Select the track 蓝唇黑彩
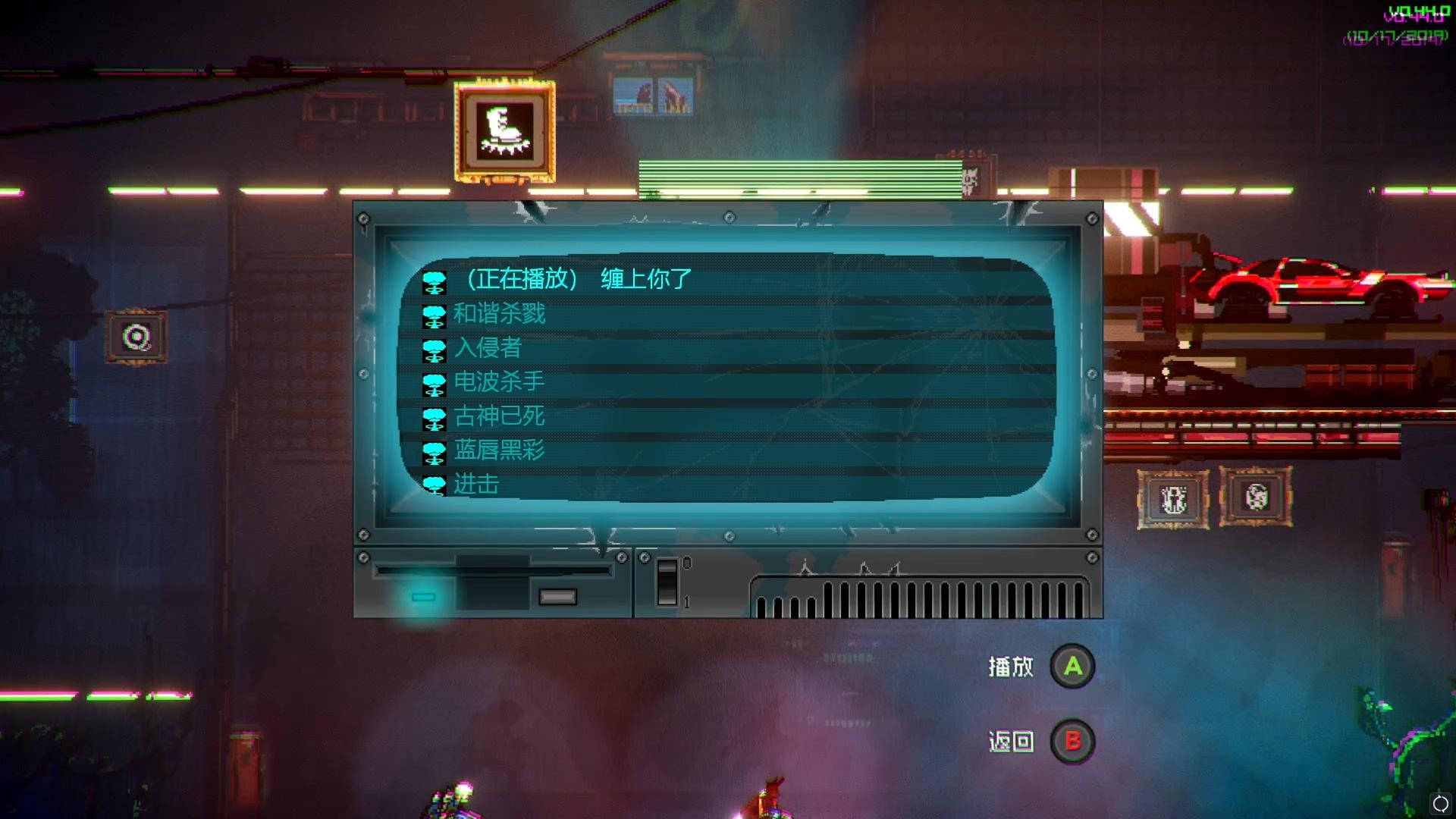 click(500, 451)
